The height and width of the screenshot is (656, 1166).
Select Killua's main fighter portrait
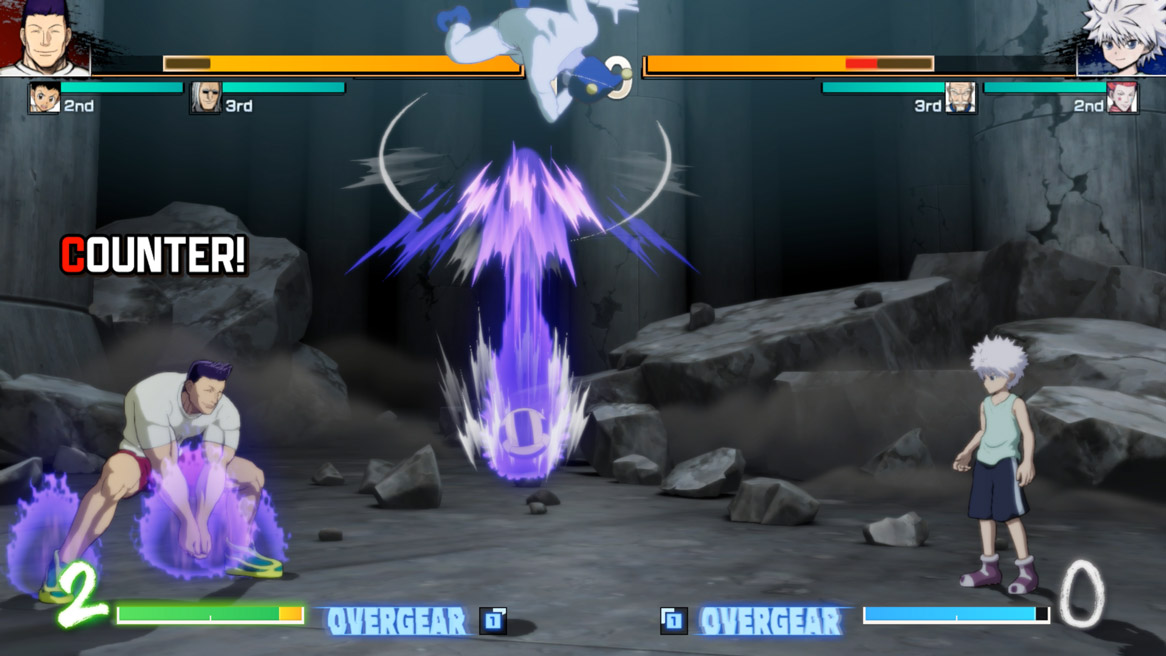1121,38
